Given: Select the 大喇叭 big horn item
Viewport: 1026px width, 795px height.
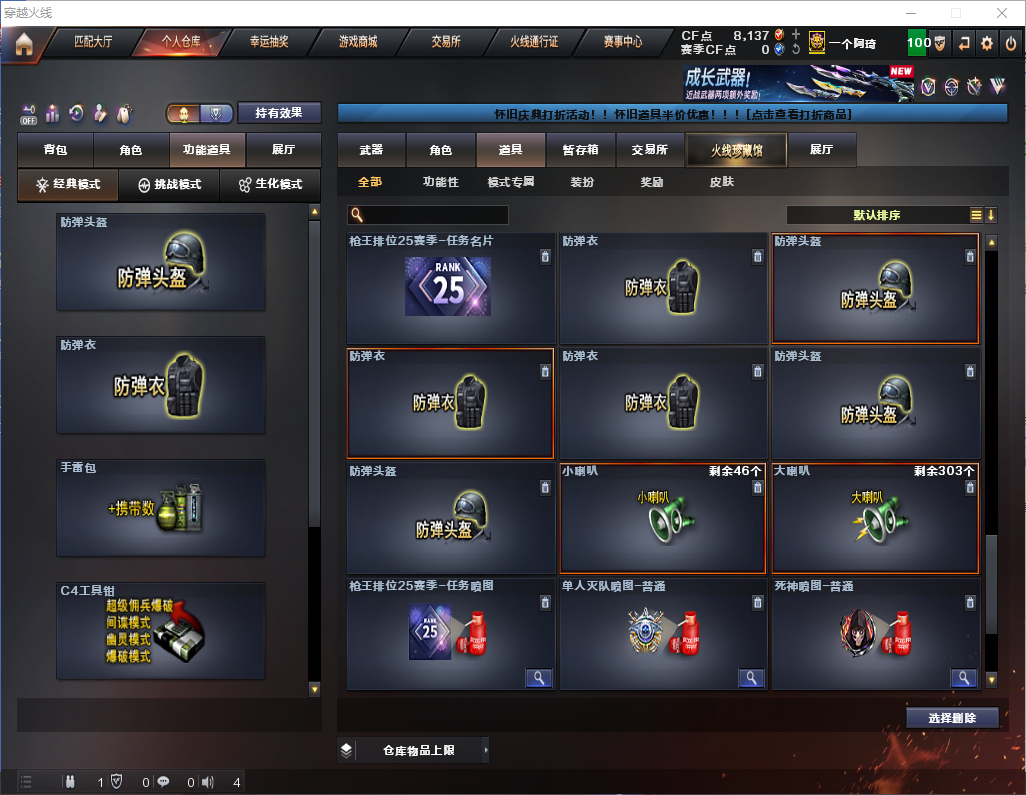Looking at the screenshot, I should pos(874,518).
